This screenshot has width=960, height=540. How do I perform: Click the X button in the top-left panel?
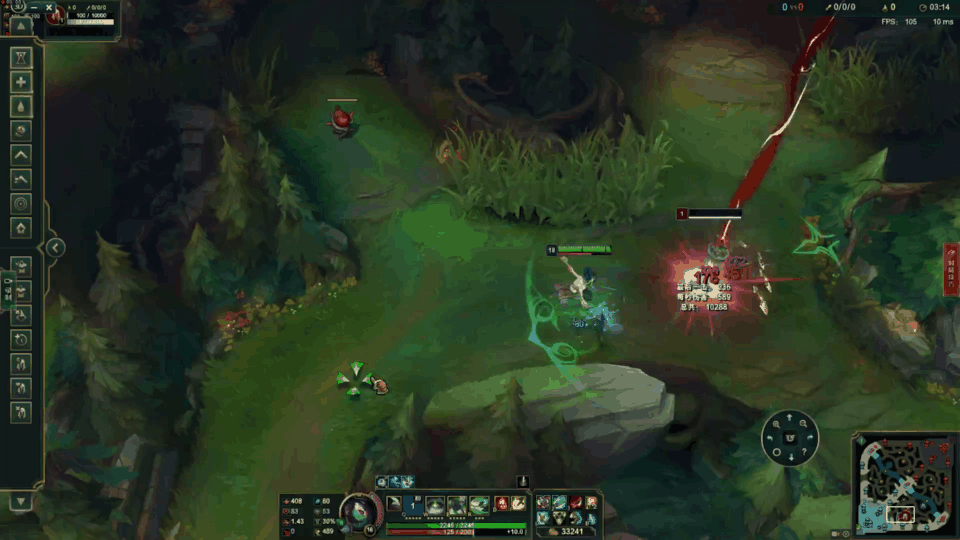[x=49, y=7]
